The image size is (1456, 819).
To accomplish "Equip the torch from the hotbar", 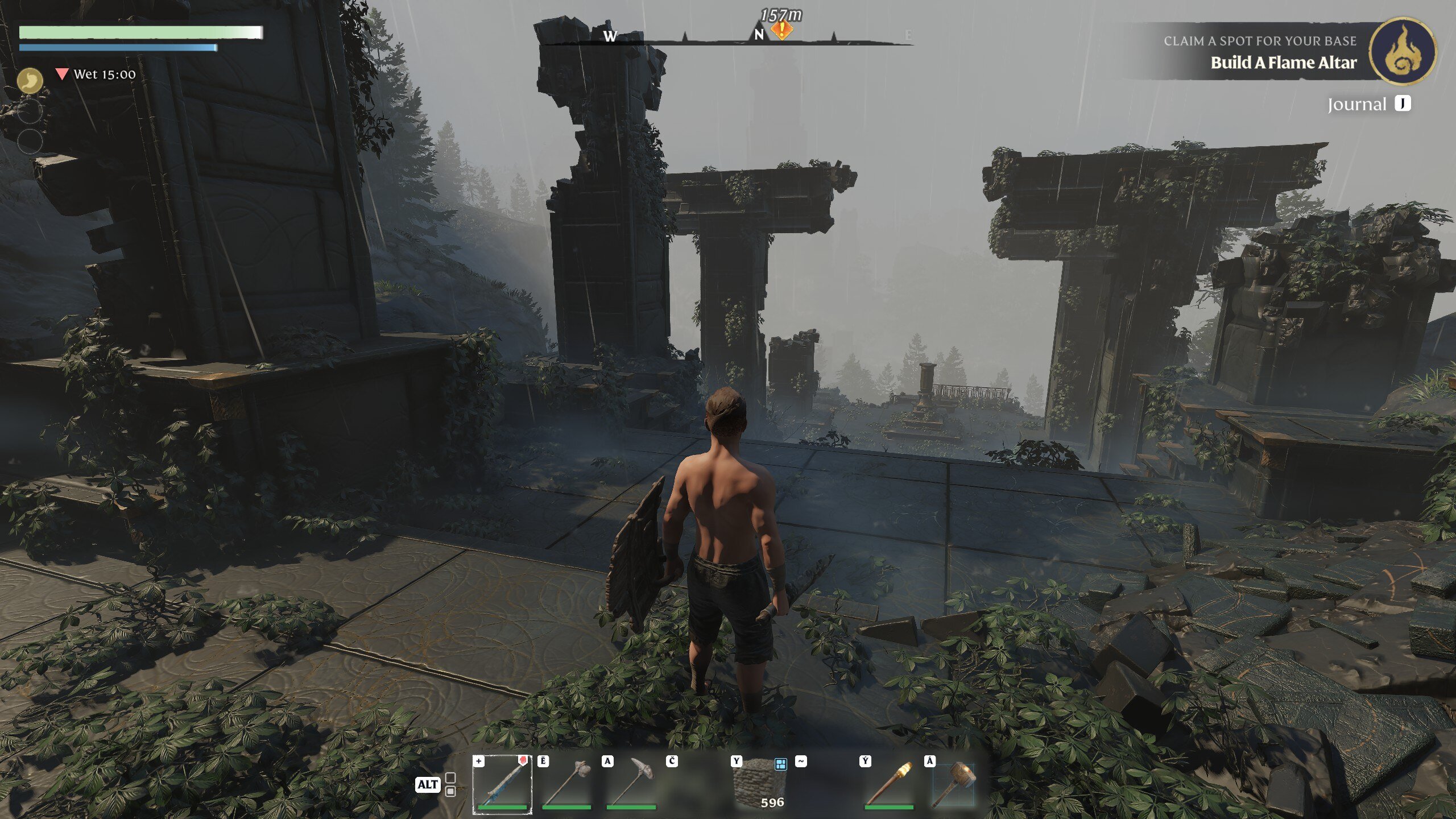I will click(x=889, y=784).
